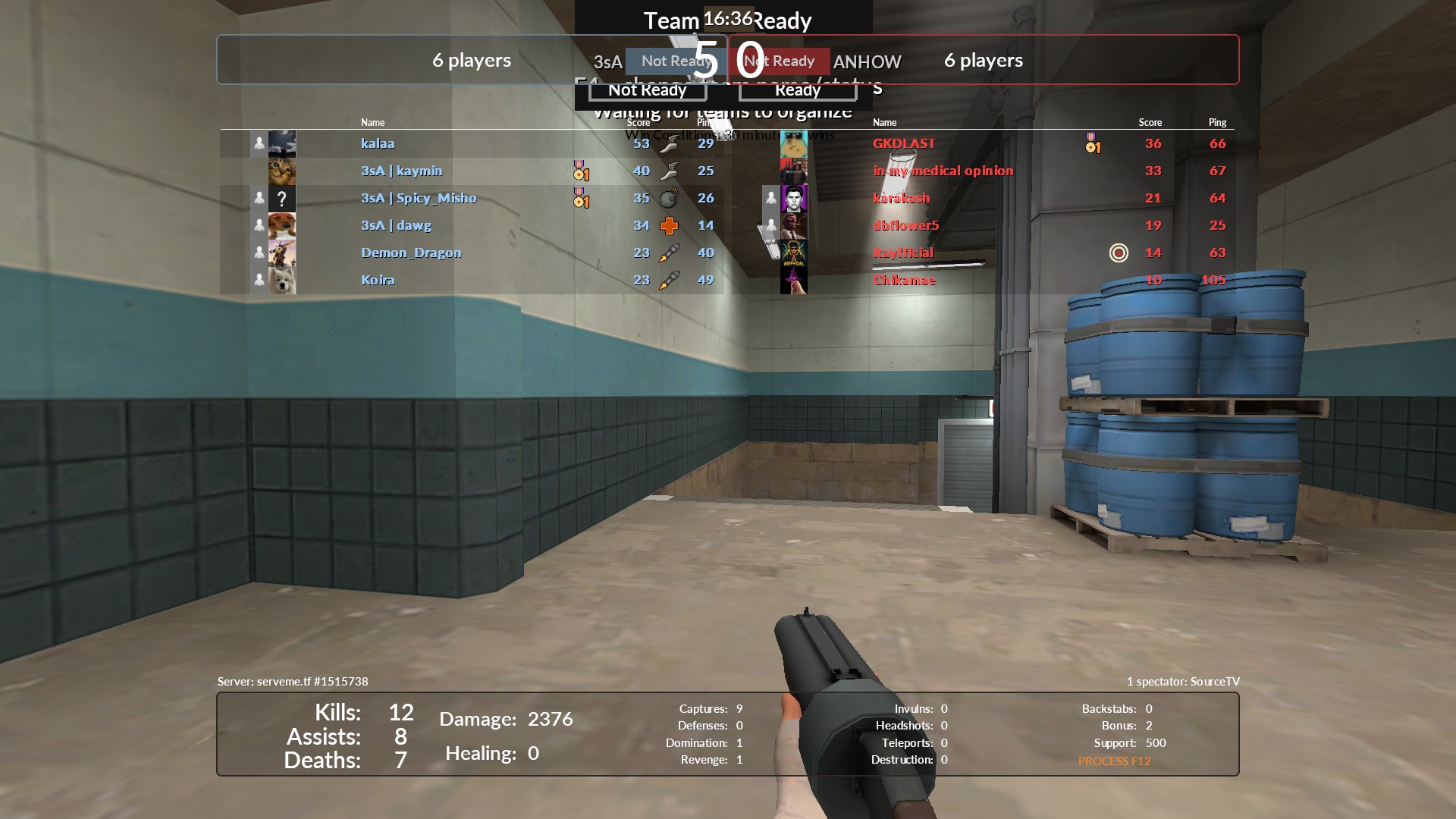Open Koira's white dog avatar
1456x819 pixels.
282,281
